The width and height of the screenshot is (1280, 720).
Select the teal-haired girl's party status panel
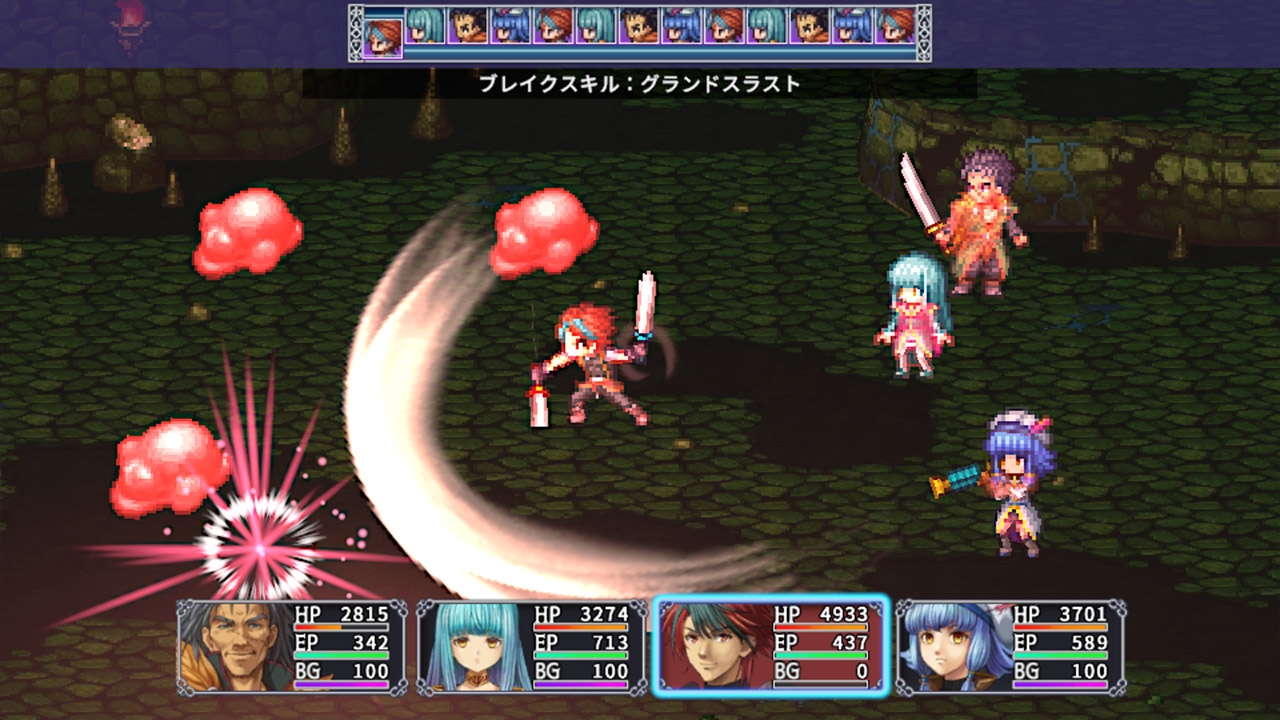[531, 647]
